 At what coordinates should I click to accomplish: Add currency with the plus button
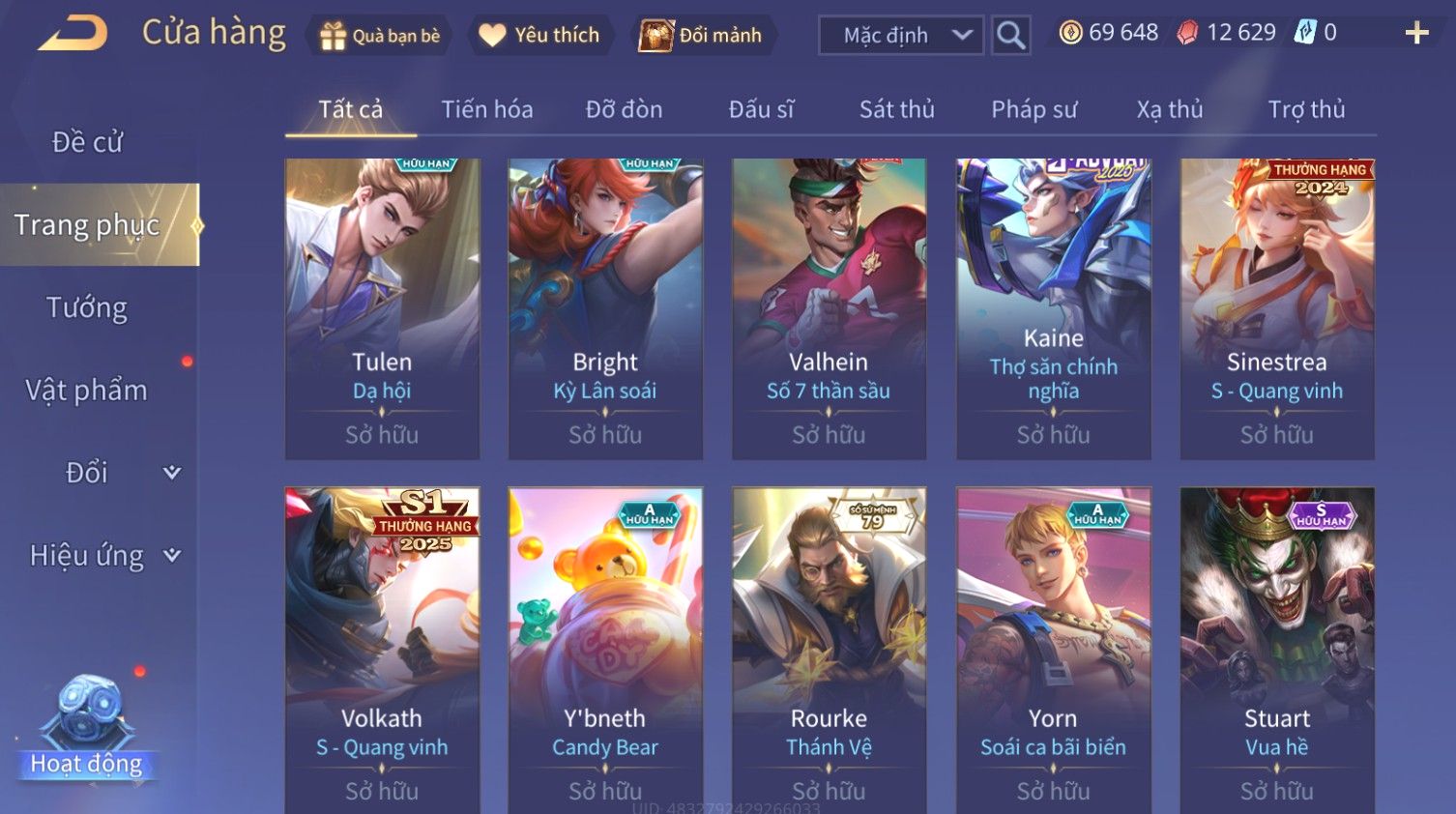[1416, 34]
